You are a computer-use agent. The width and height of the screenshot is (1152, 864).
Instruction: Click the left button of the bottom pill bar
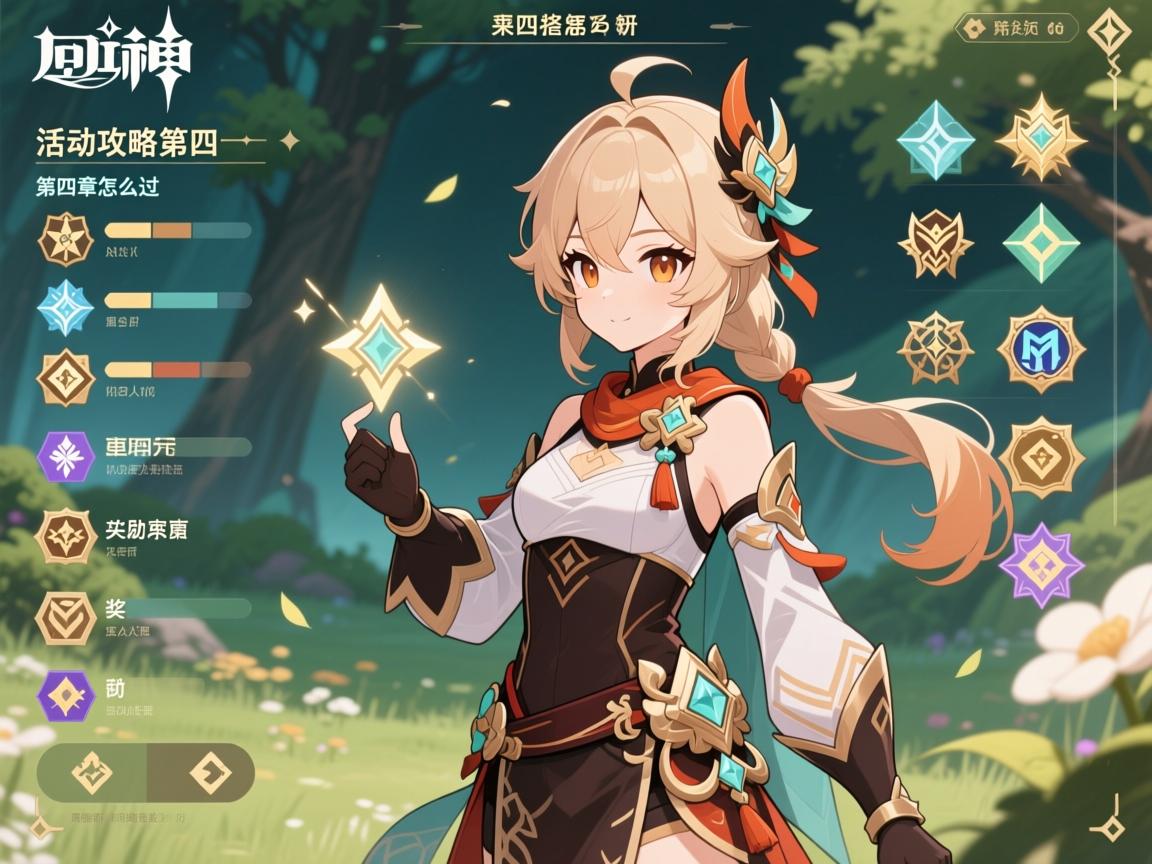(x=92, y=773)
